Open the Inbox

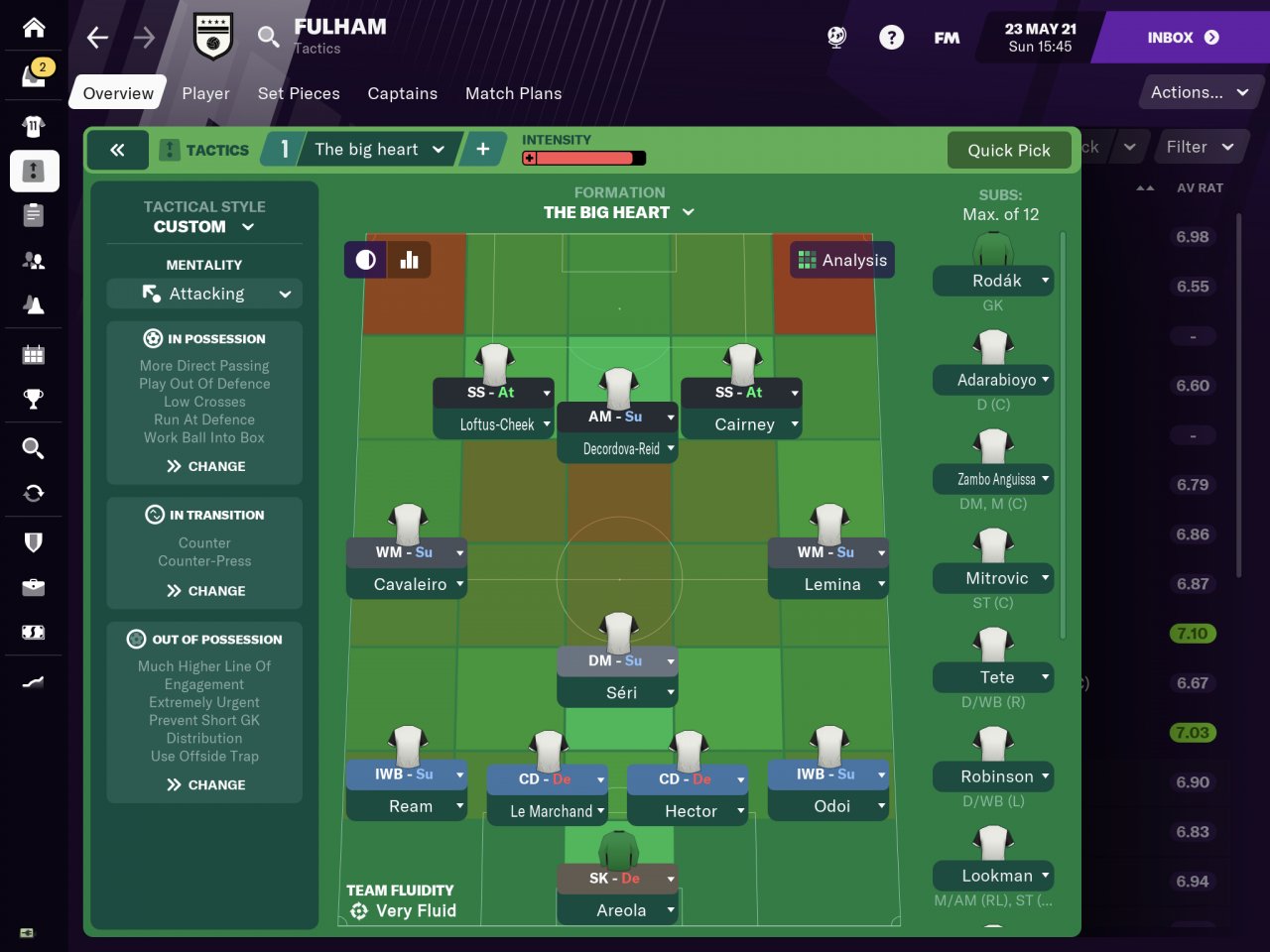(x=1182, y=38)
